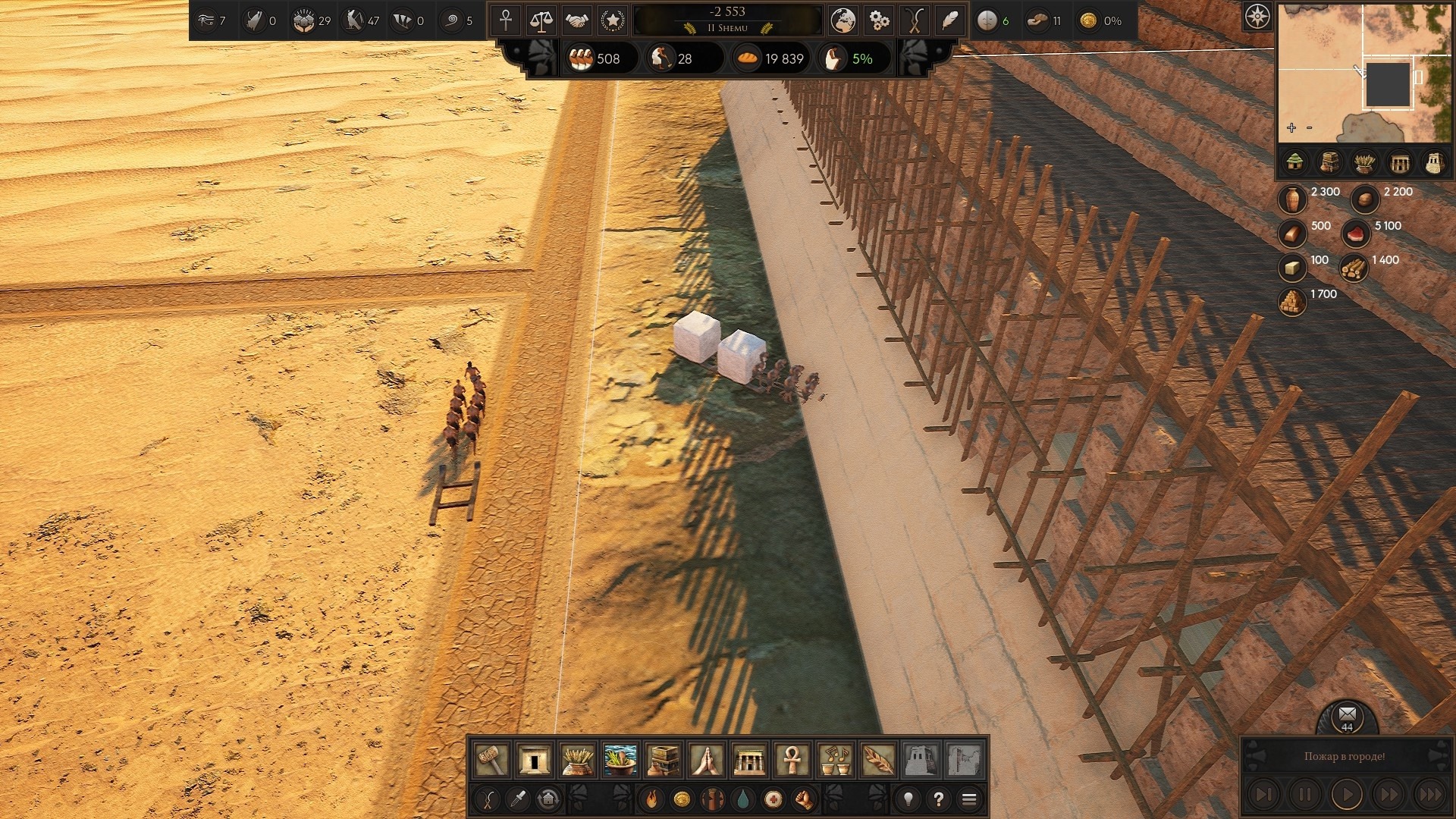The image size is (1456, 819).
Task: Choose the praying hands religion category
Action: [706, 759]
